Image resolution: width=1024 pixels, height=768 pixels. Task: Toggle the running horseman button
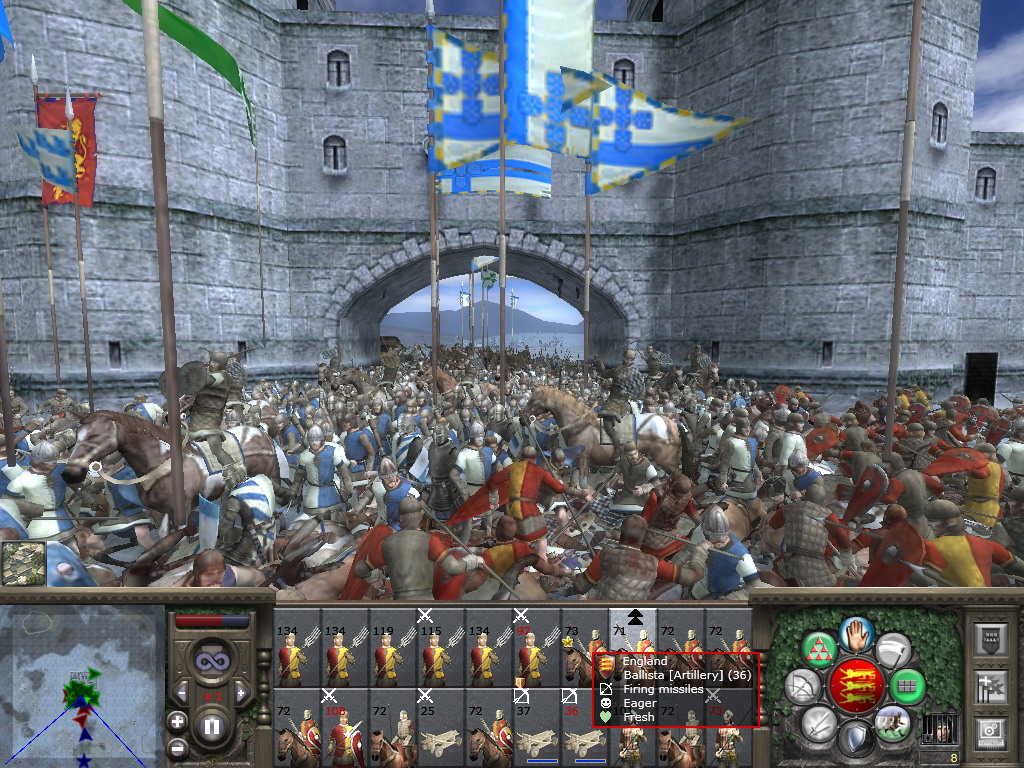click(x=893, y=722)
